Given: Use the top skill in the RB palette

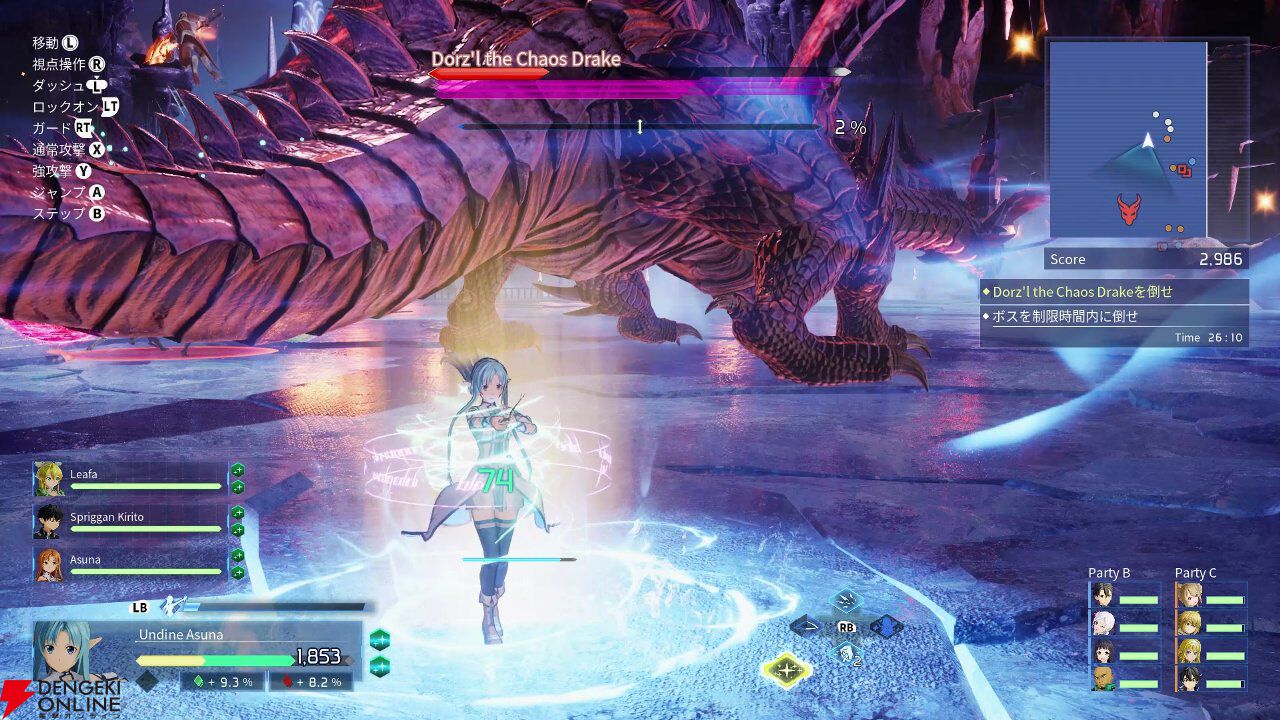Looking at the screenshot, I should [846, 601].
